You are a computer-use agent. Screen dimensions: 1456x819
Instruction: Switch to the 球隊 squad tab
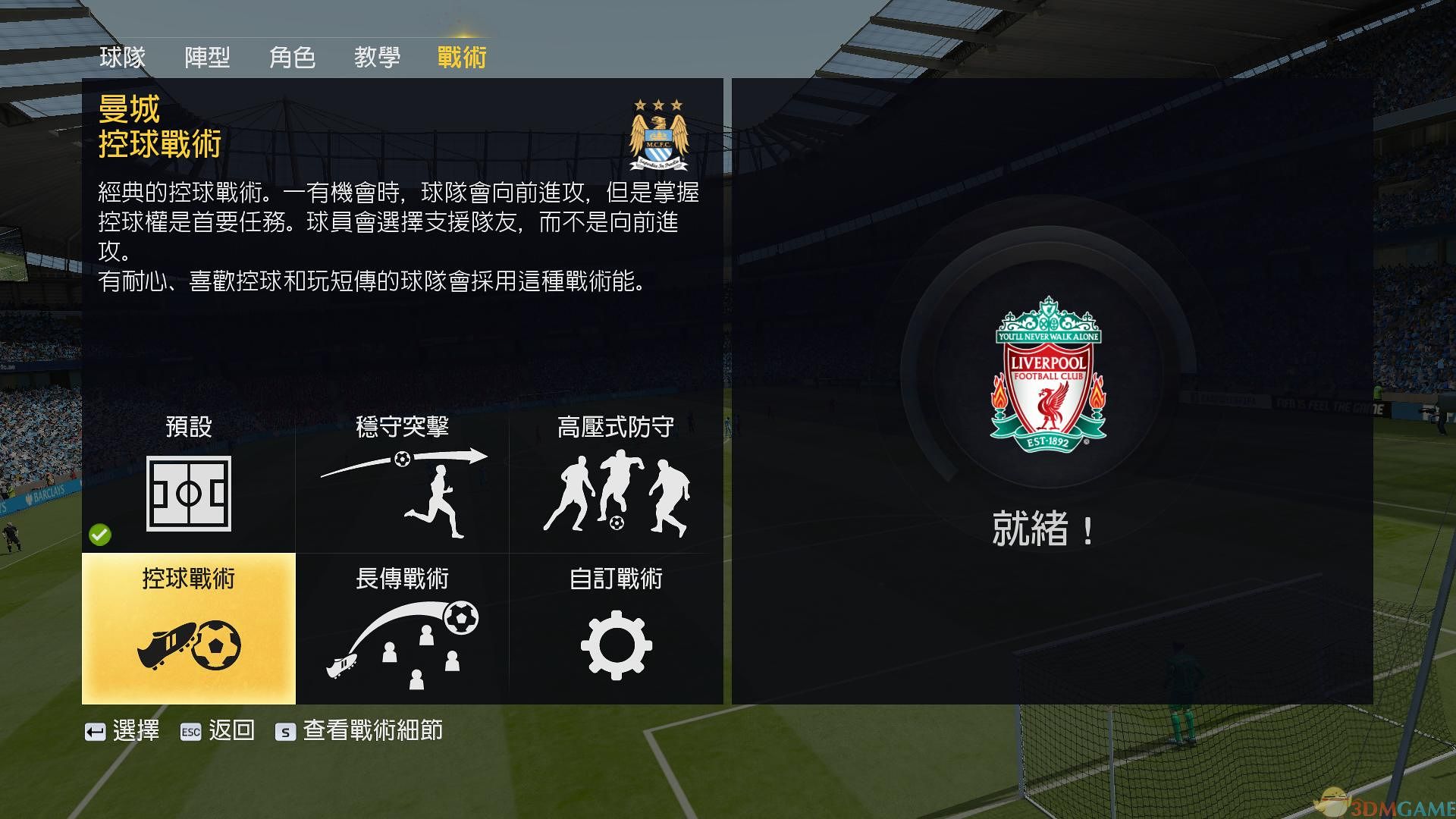pyautogui.click(x=124, y=57)
